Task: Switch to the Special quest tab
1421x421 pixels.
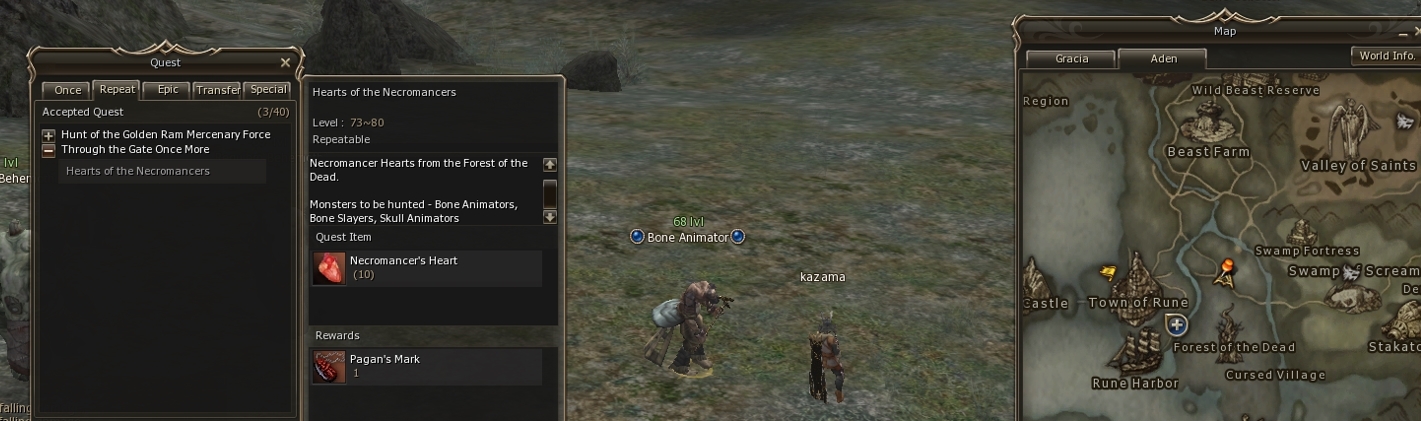Action: coord(268,89)
